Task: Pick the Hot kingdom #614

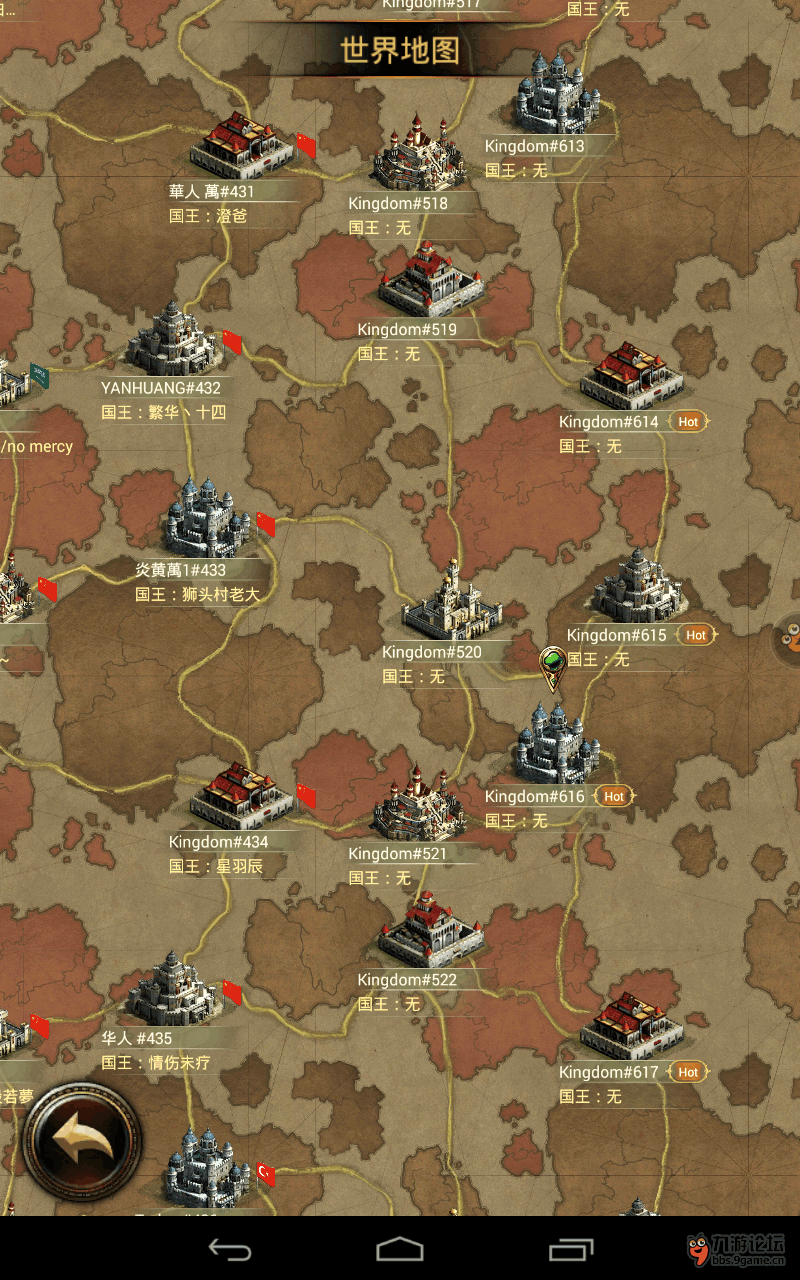Action: click(630, 376)
